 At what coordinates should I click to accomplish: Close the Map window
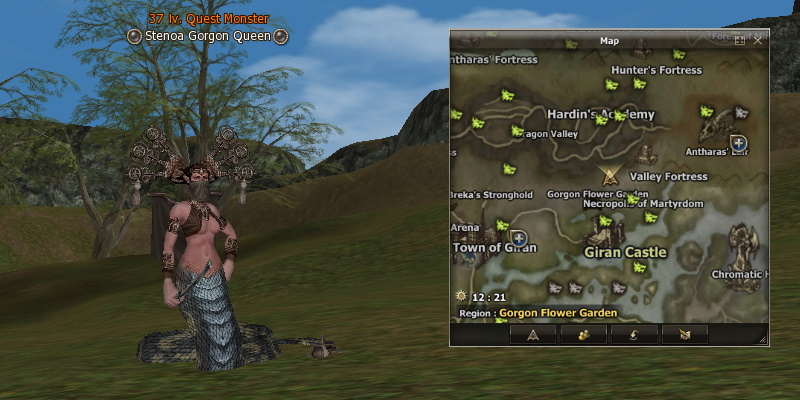[x=758, y=41]
